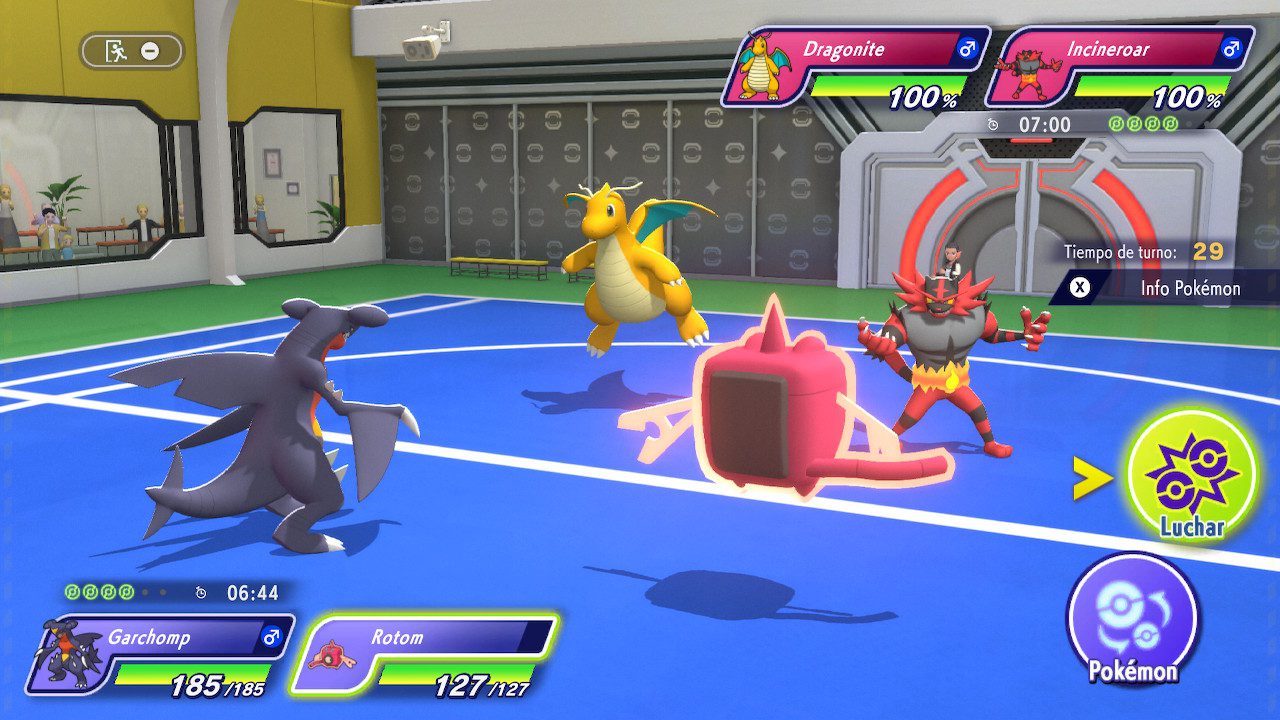The height and width of the screenshot is (720, 1280).
Task: Click the forfeit exit icon button
Action: click(x=132, y=51)
